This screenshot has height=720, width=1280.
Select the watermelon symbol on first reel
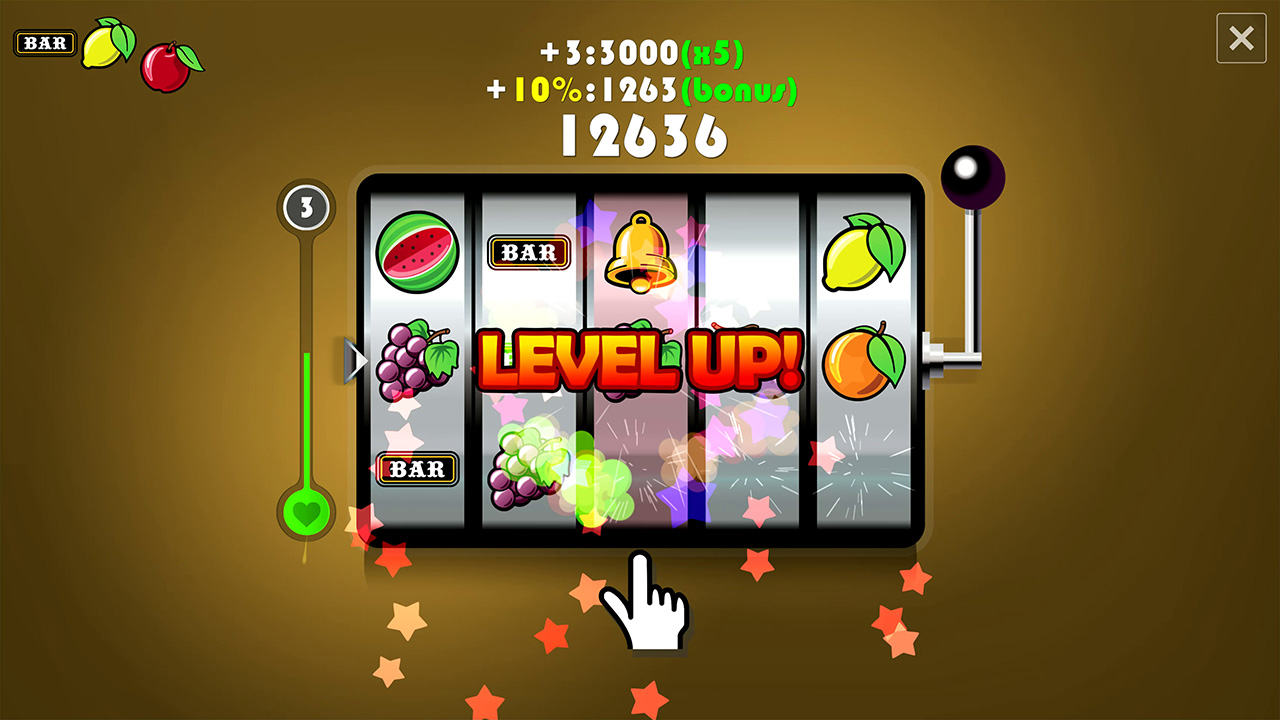(x=417, y=253)
